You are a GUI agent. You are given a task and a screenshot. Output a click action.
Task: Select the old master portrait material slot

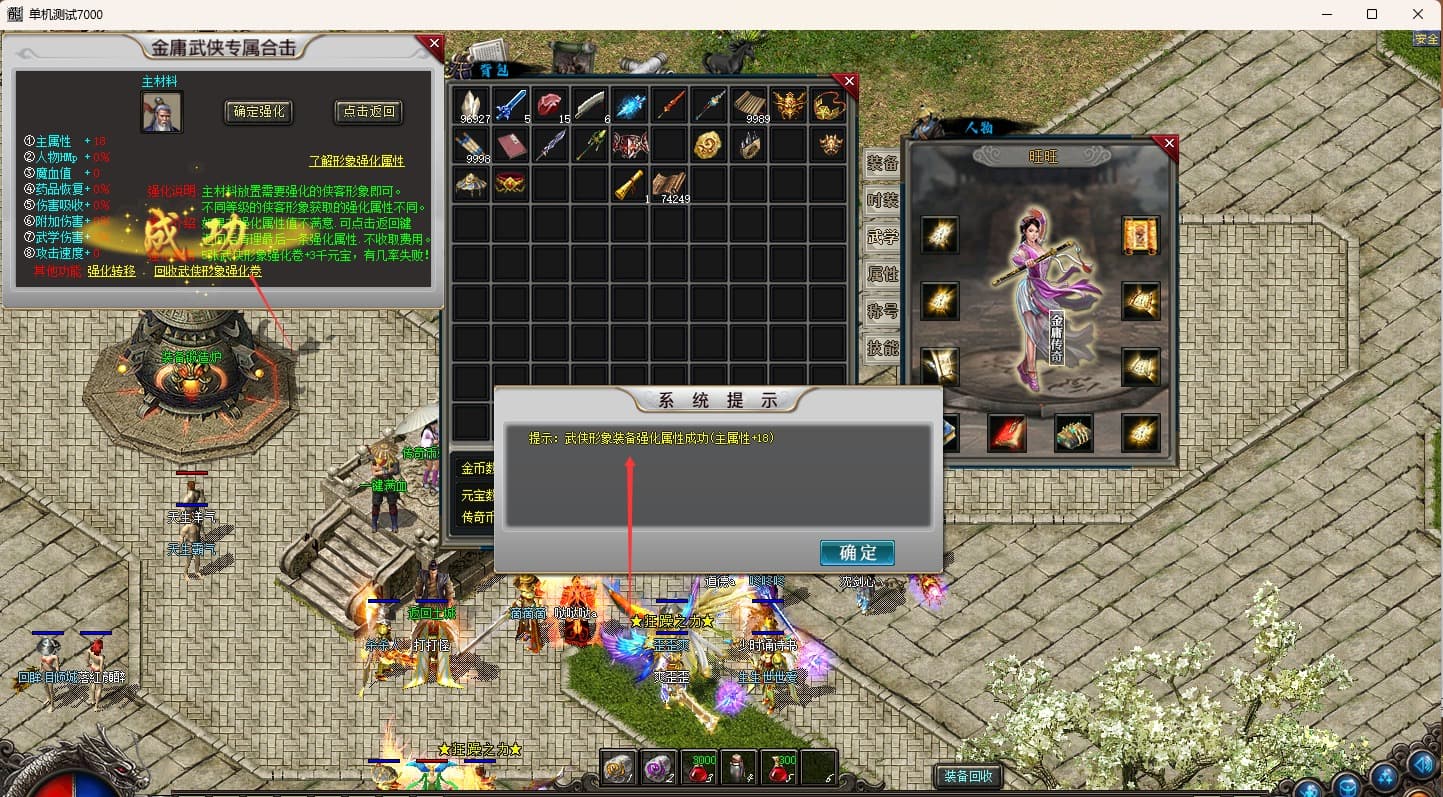pos(161,112)
